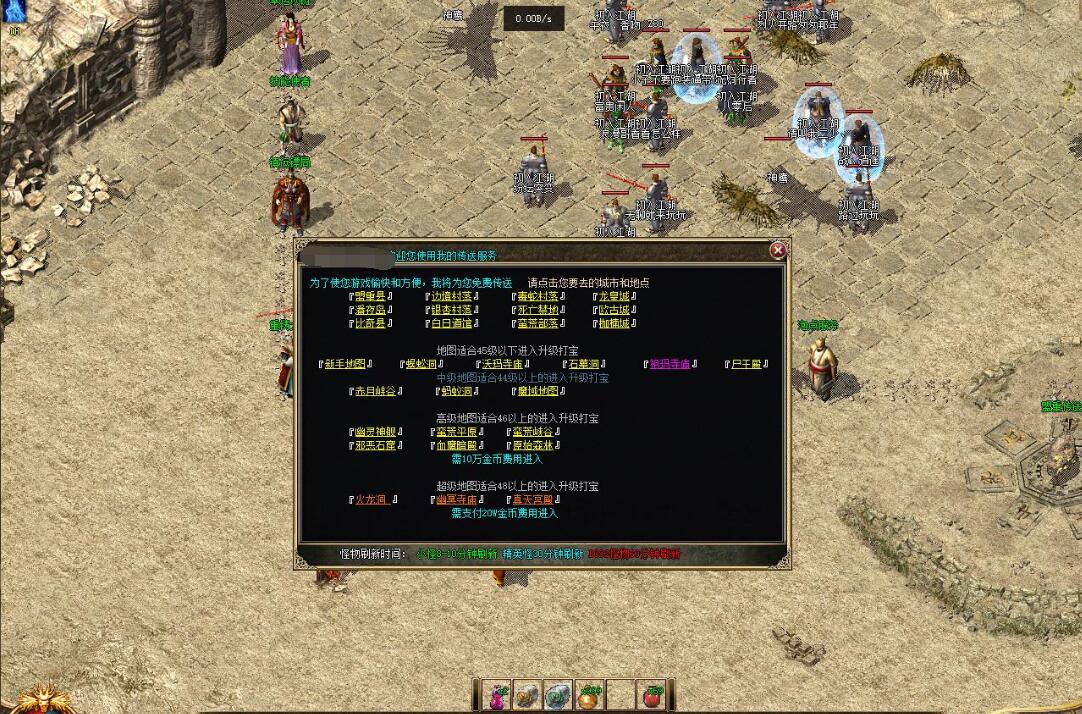Choose the 龙皇城 destination
Screen dimensions: 1082x714
[x=614, y=296]
